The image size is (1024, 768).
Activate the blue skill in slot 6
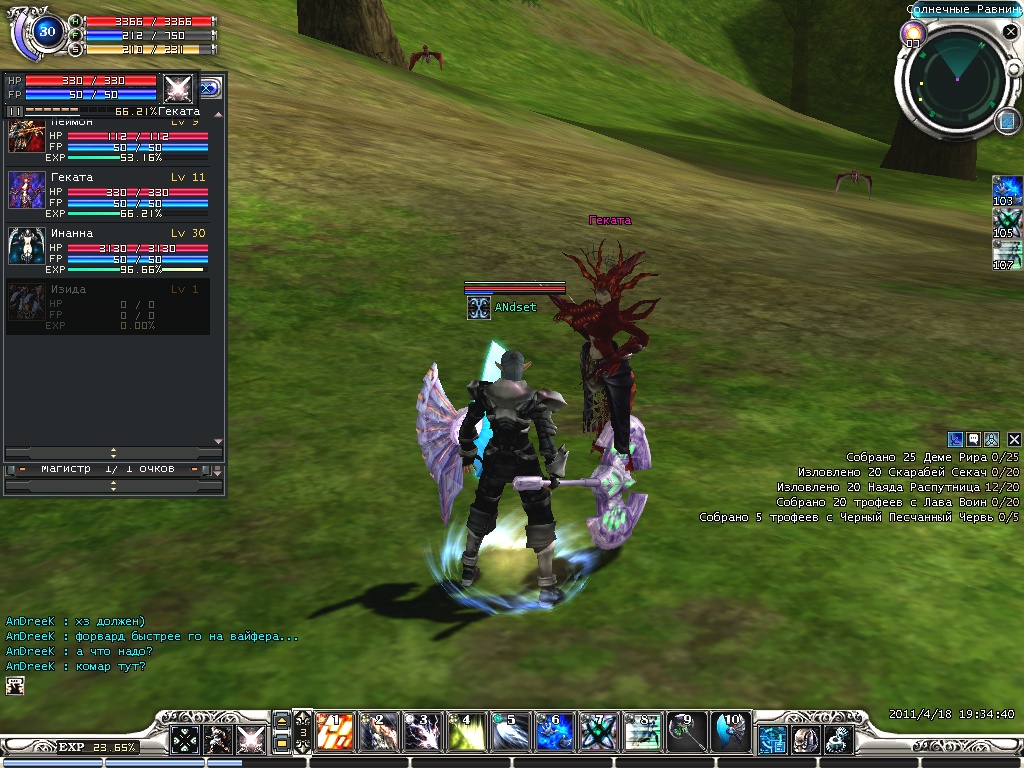552,733
